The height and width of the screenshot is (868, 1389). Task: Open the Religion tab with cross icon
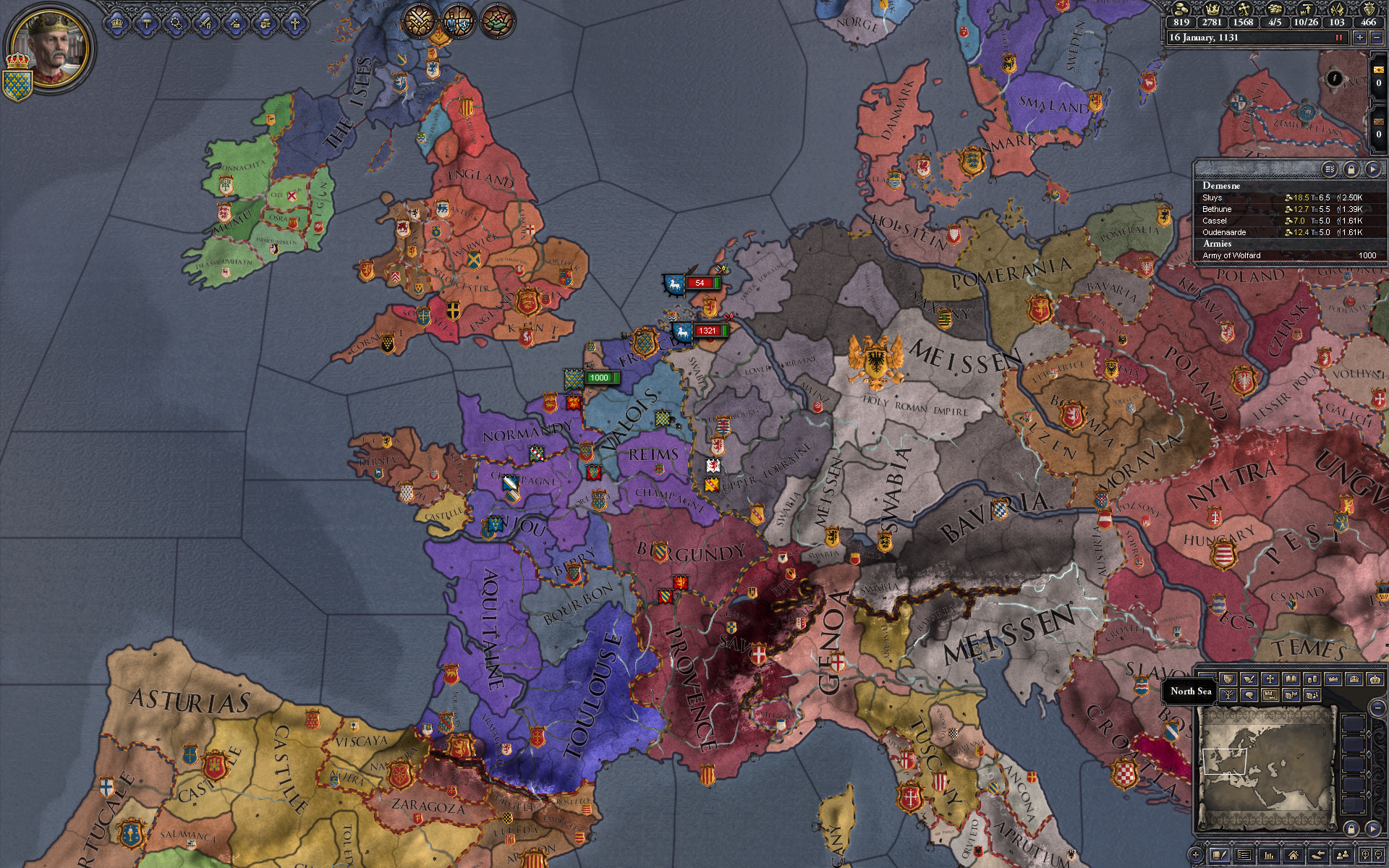295,24
